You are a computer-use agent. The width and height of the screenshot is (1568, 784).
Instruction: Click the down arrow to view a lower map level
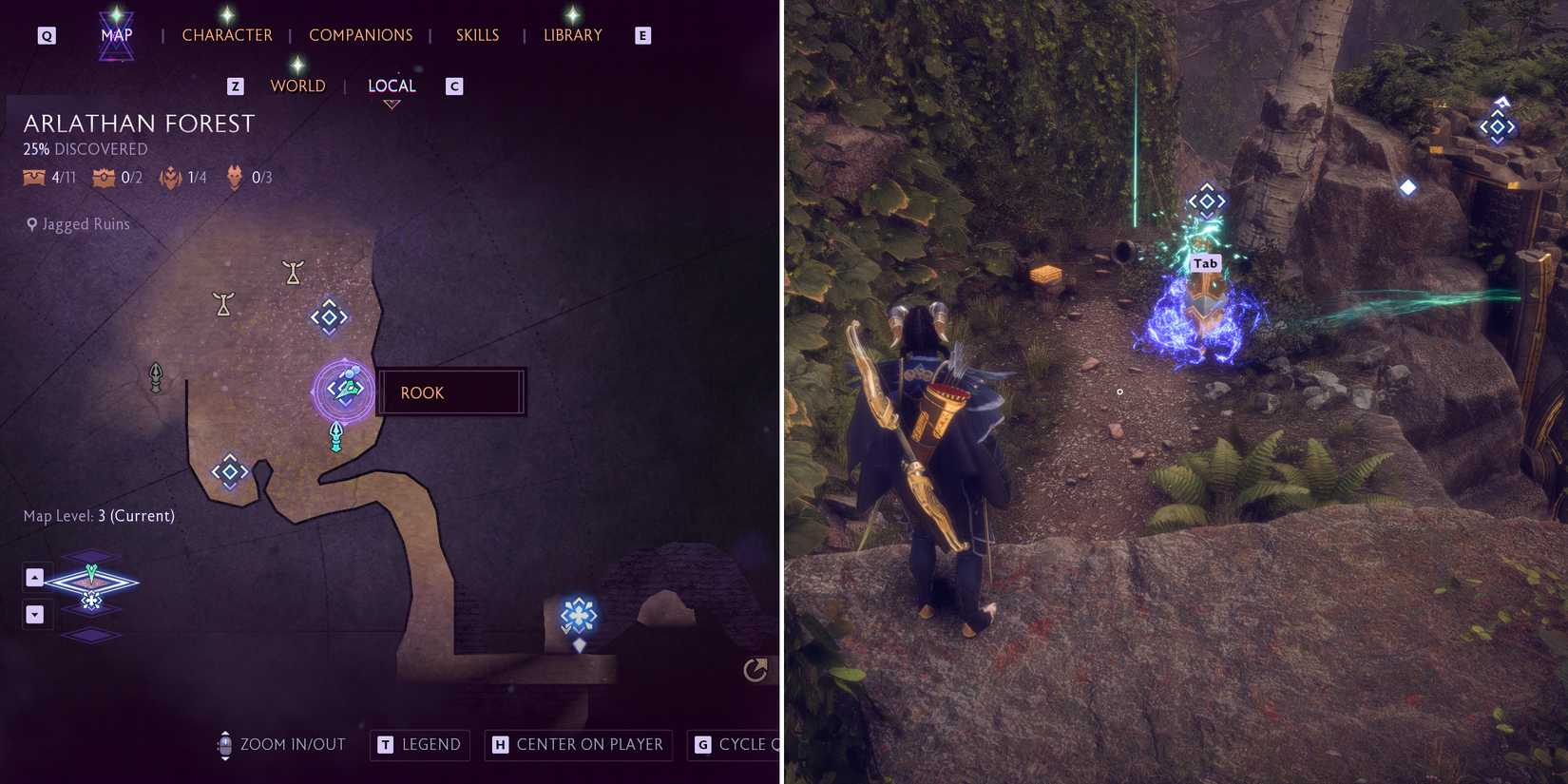point(35,614)
